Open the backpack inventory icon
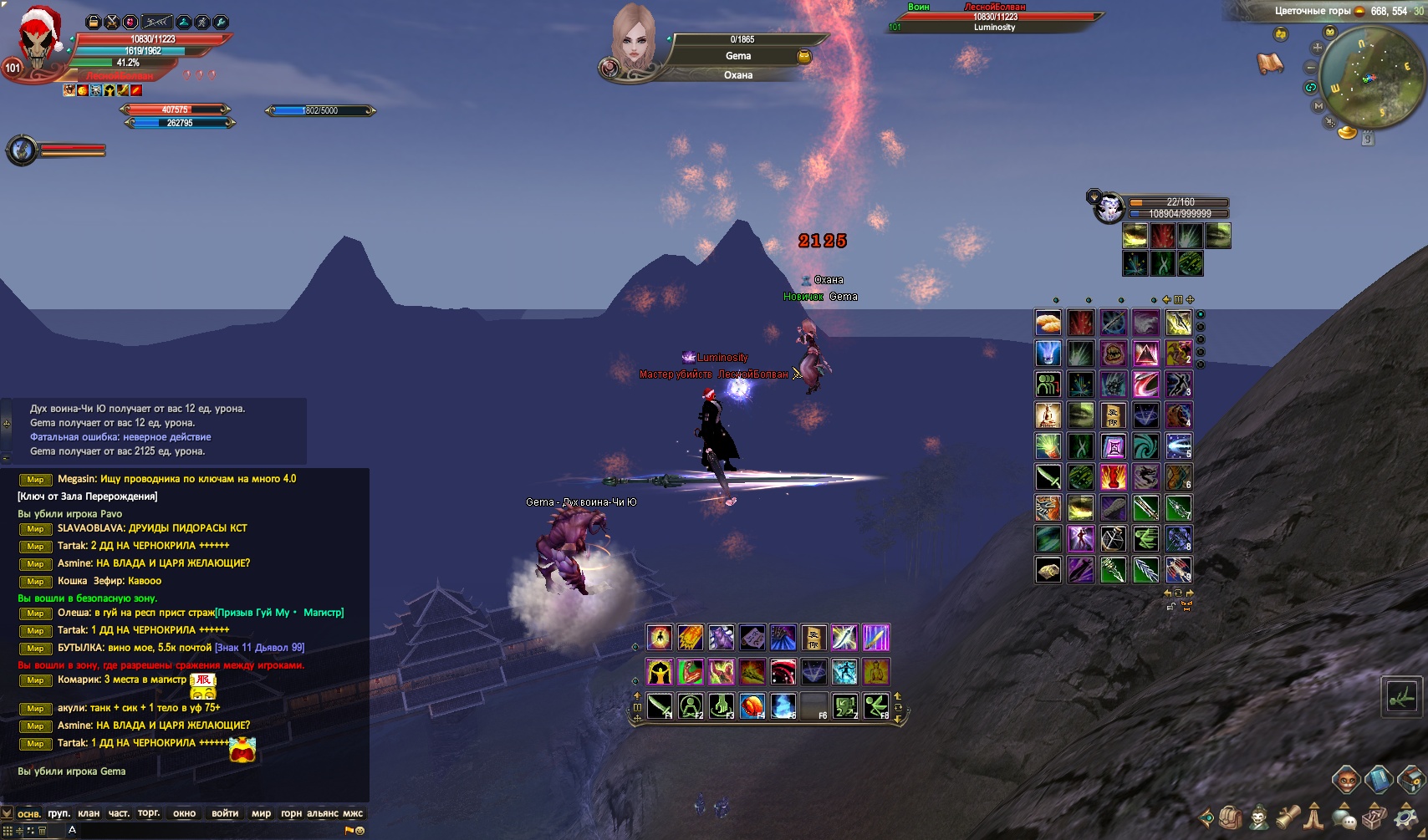1428x840 pixels. 1230,817
